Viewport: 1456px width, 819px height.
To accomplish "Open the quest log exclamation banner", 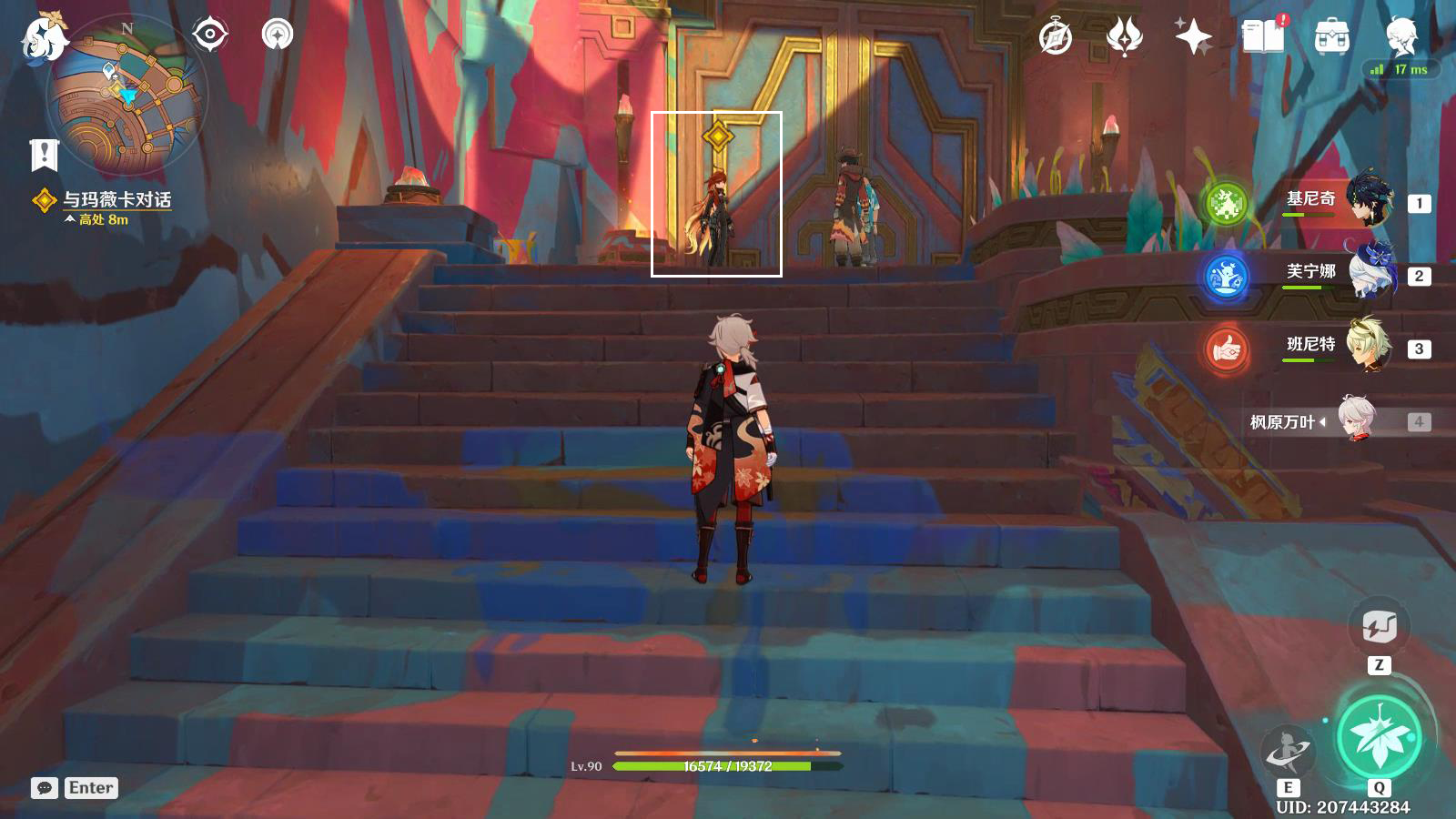I will point(44,155).
